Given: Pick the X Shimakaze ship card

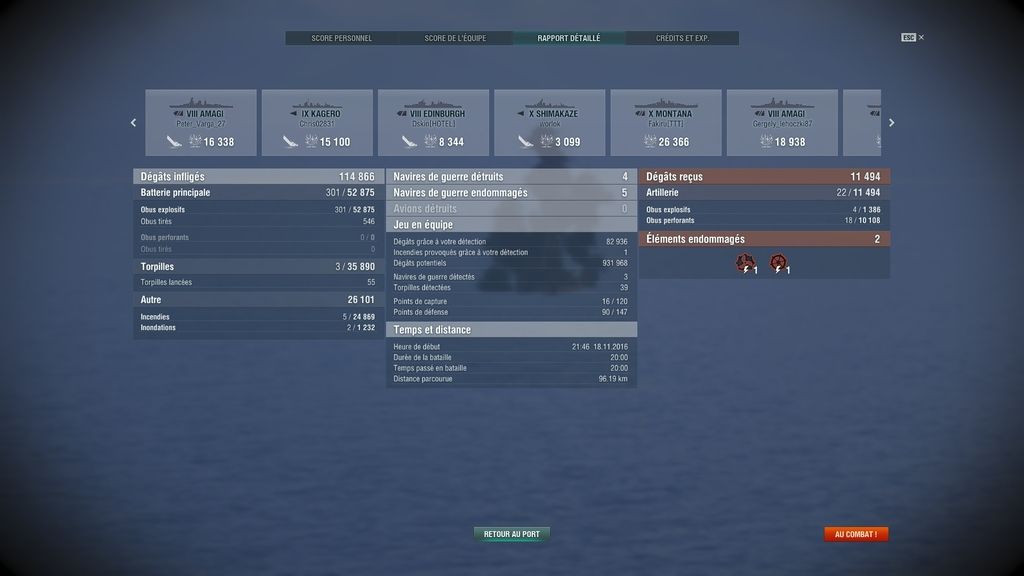Looking at the screenshot, I should pyautogui.click(x=549, y=123).
